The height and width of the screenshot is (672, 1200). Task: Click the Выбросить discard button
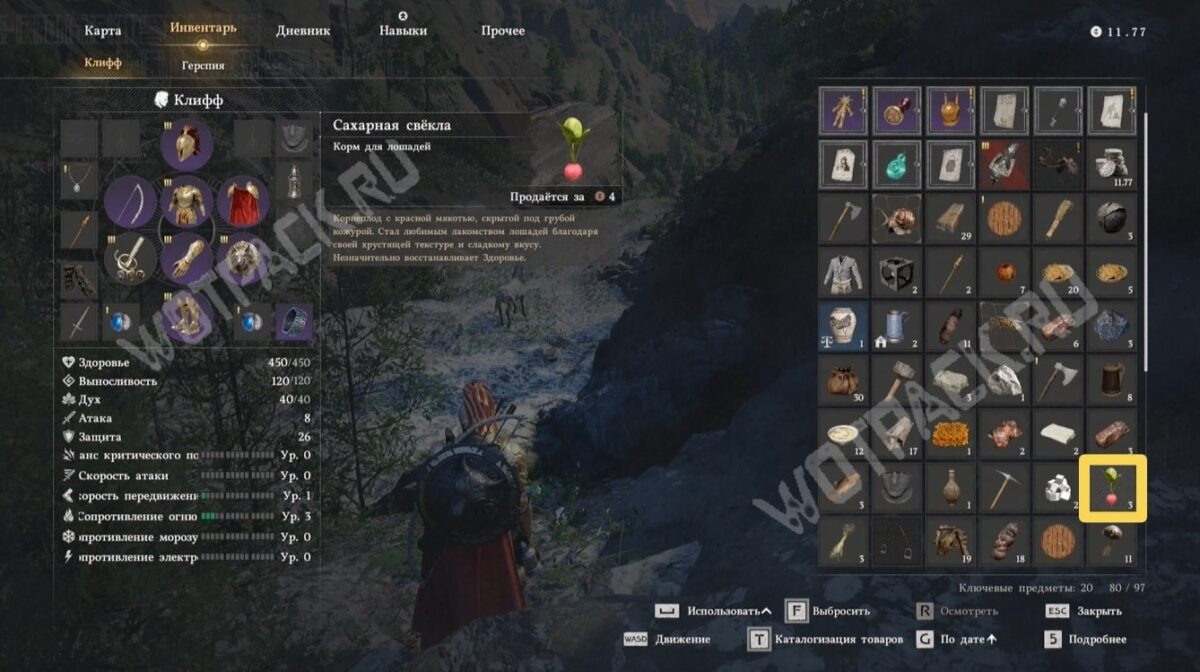tap(827, 611)
